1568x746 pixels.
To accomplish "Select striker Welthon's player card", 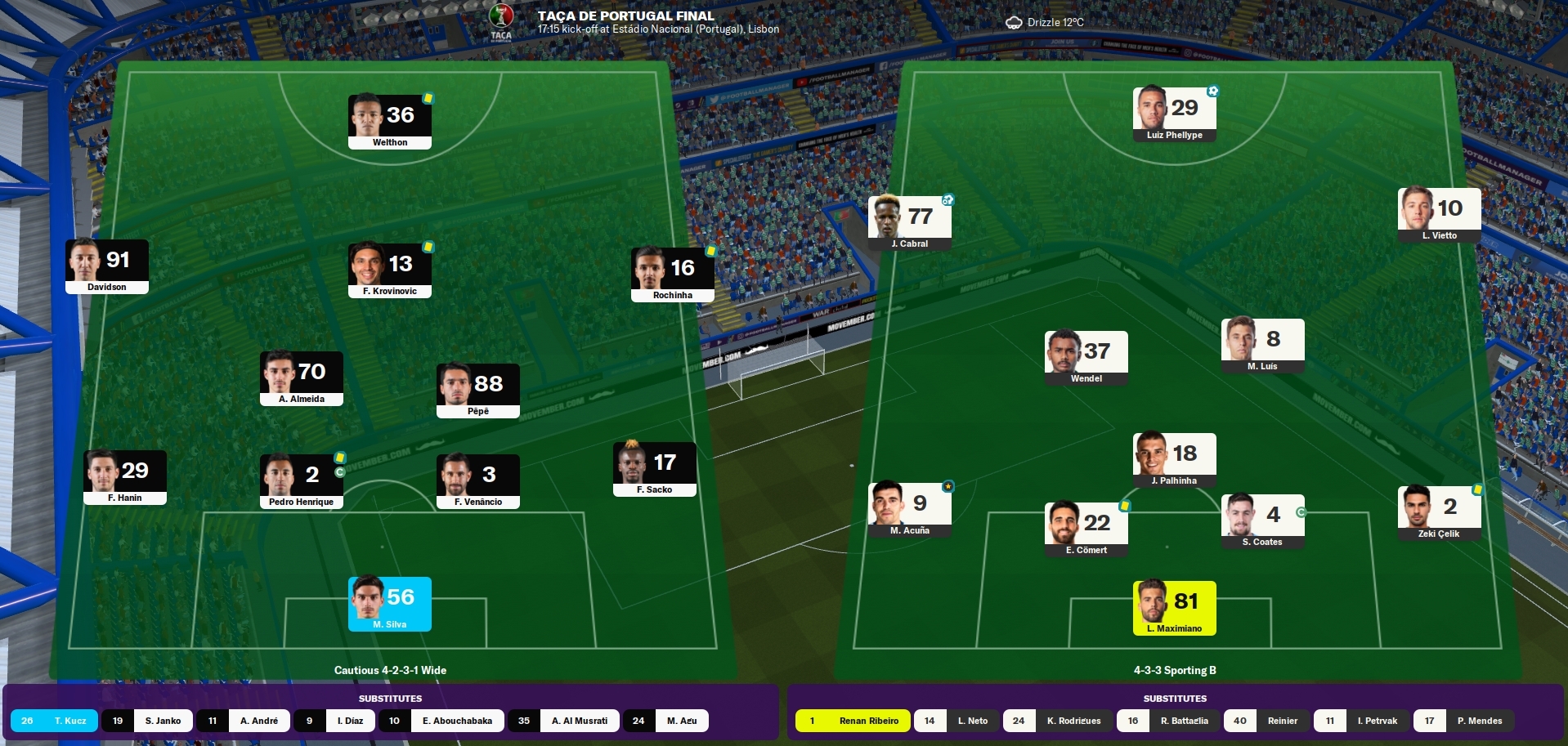I will pyautogui.click(x=390, y=122).
